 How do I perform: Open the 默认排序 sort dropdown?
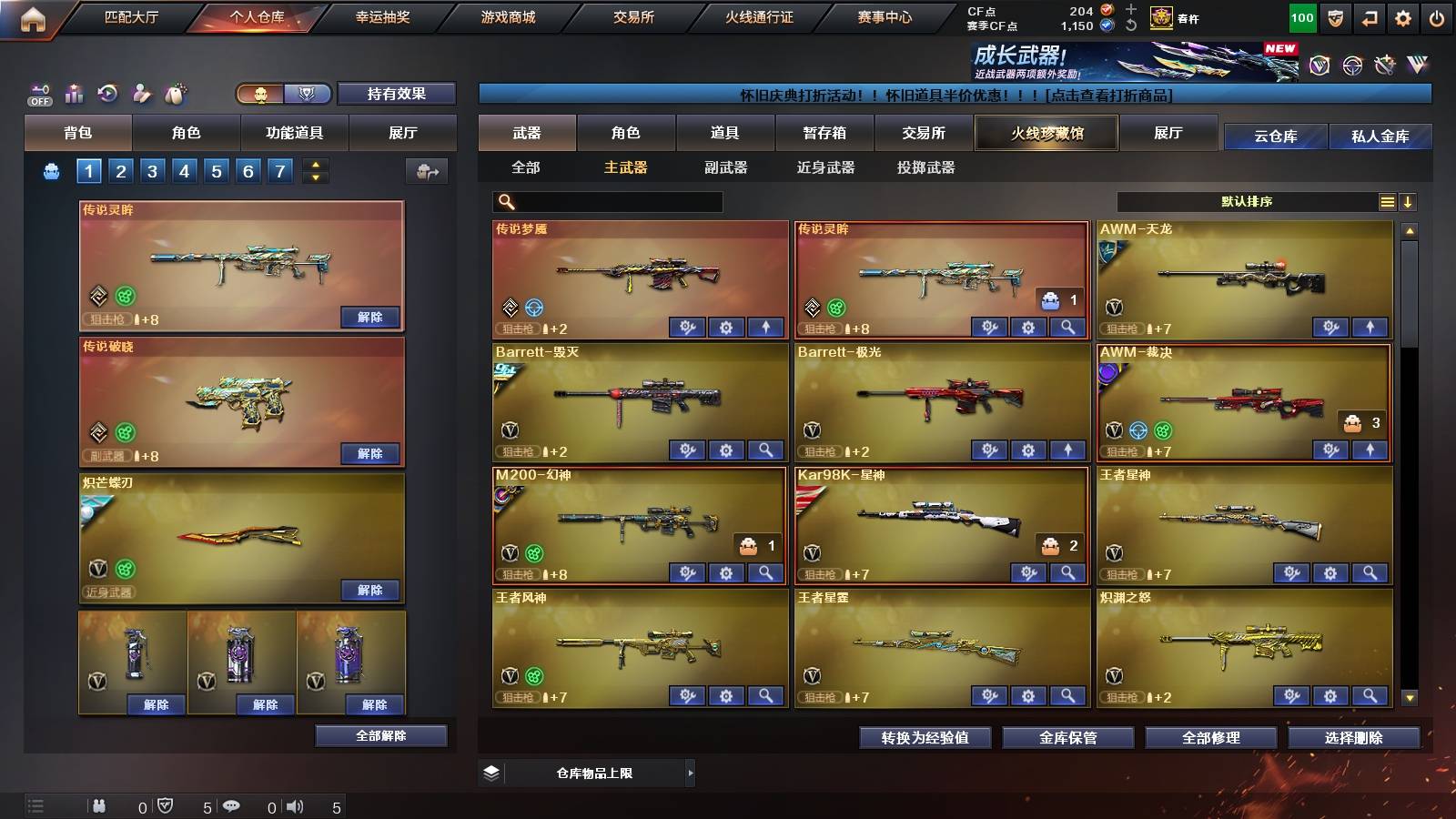1247,201
